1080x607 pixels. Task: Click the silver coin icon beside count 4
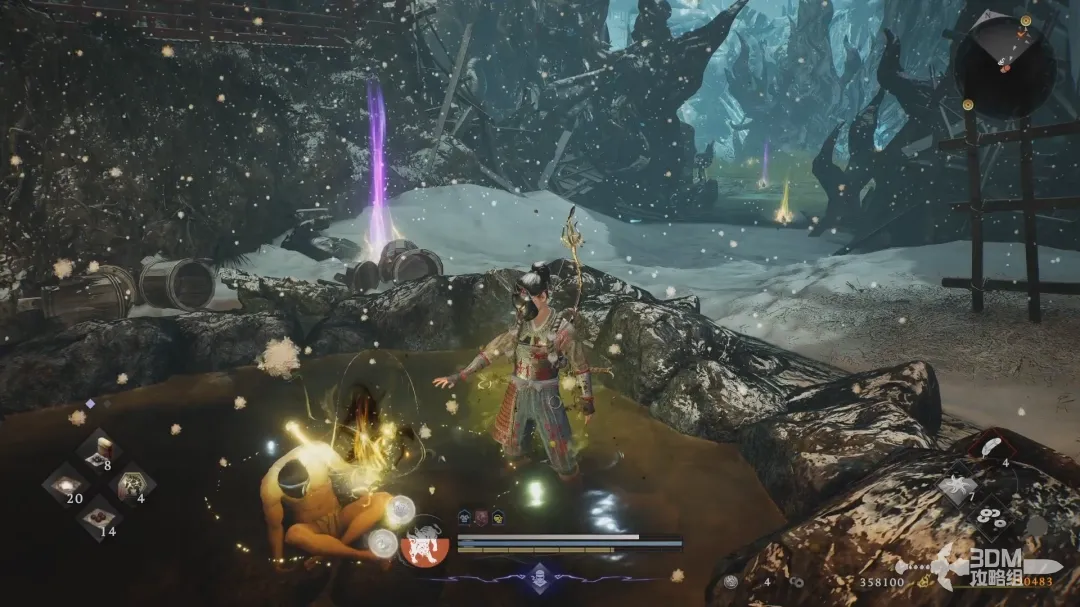click(731, 581)
